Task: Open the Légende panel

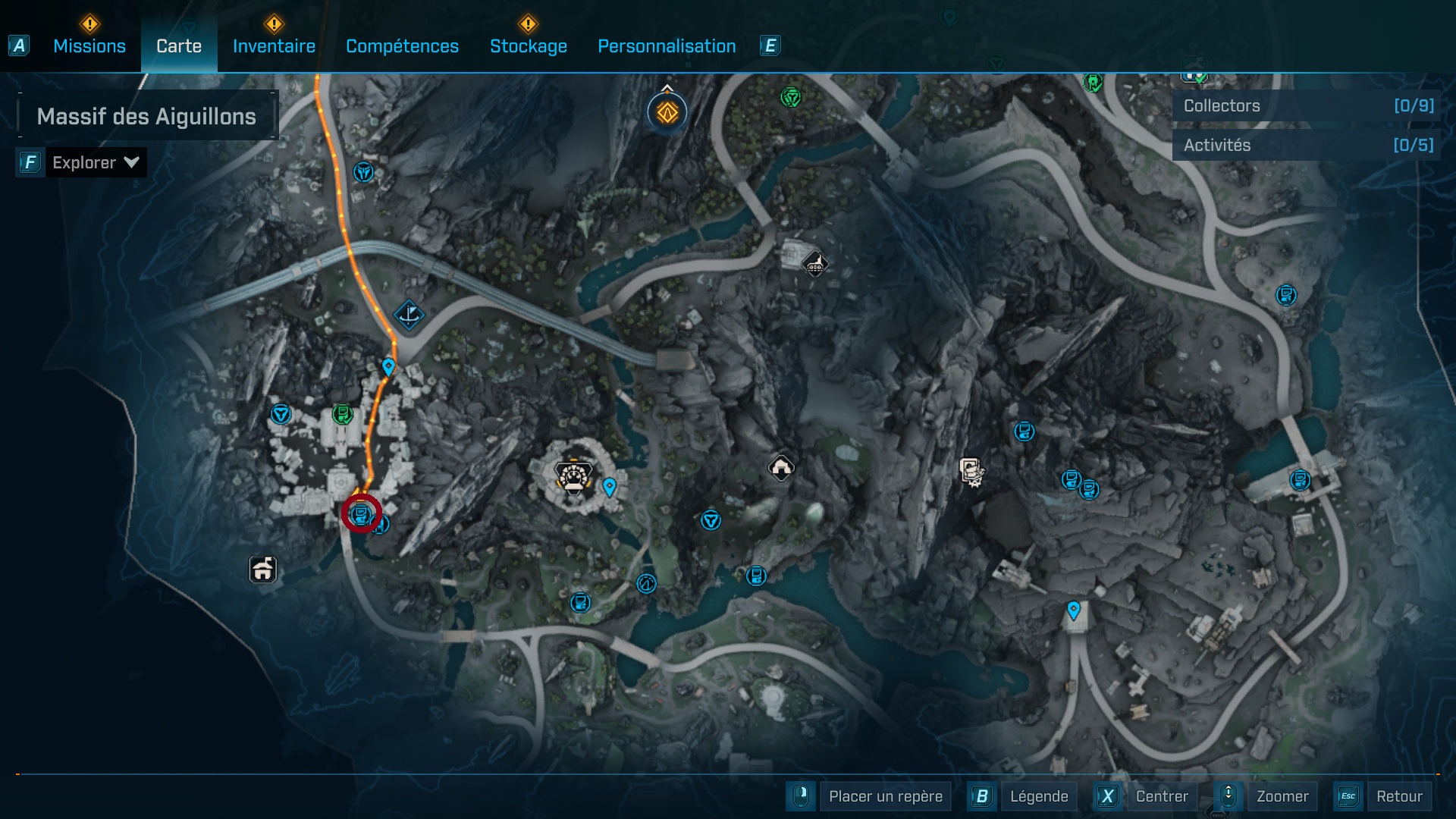Action: point(1039,796)
